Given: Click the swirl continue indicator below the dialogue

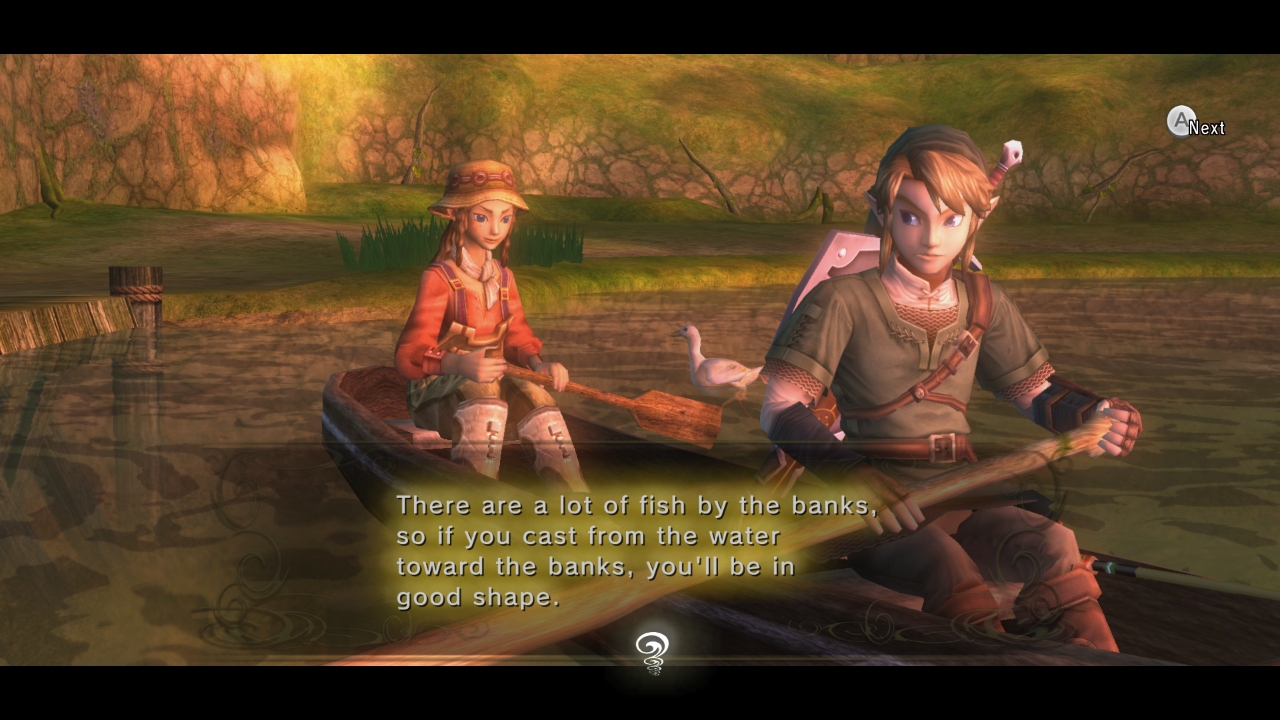Looking at the screenshot, I should [652, 652].
